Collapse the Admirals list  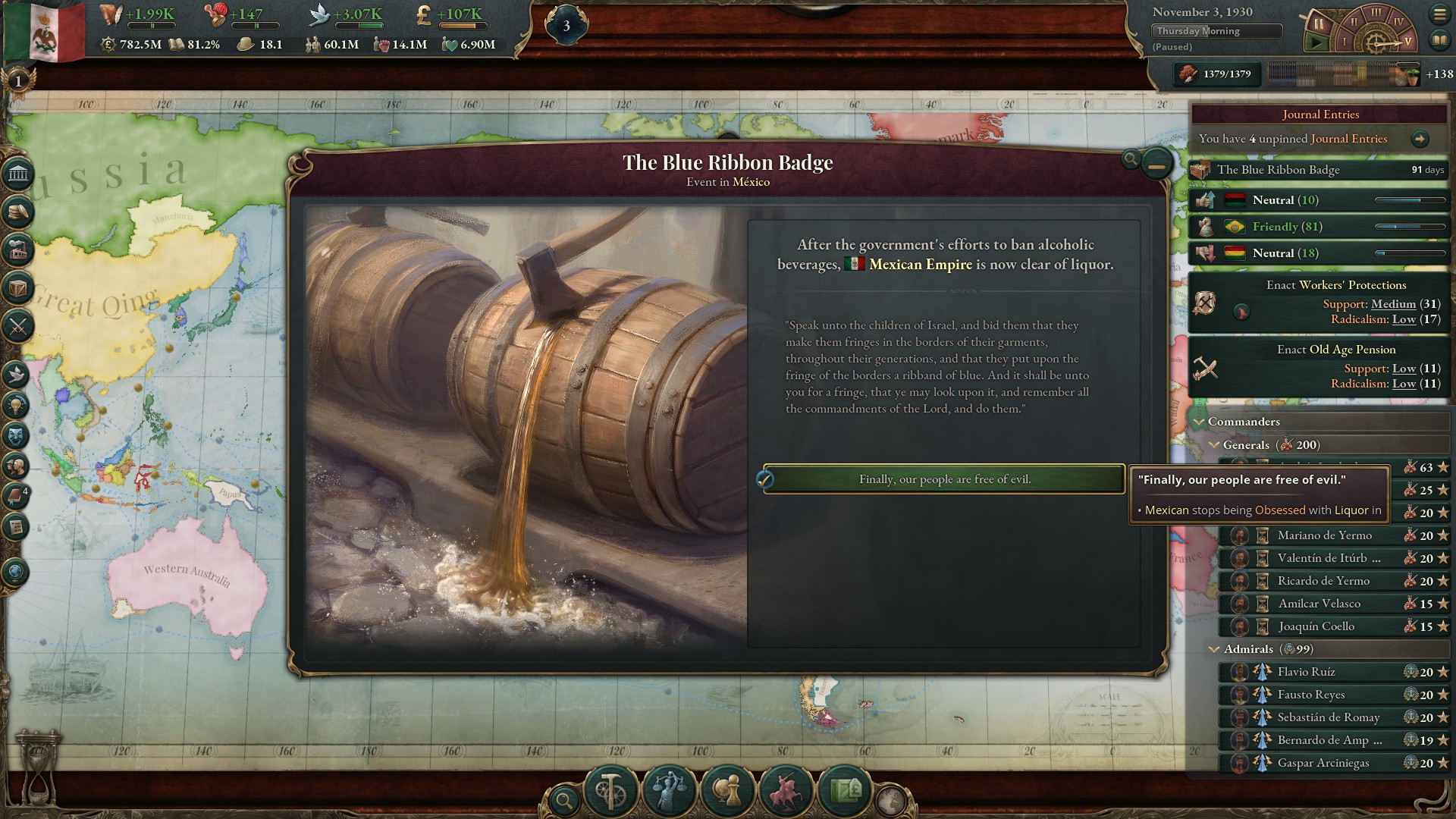point(1214,649)
